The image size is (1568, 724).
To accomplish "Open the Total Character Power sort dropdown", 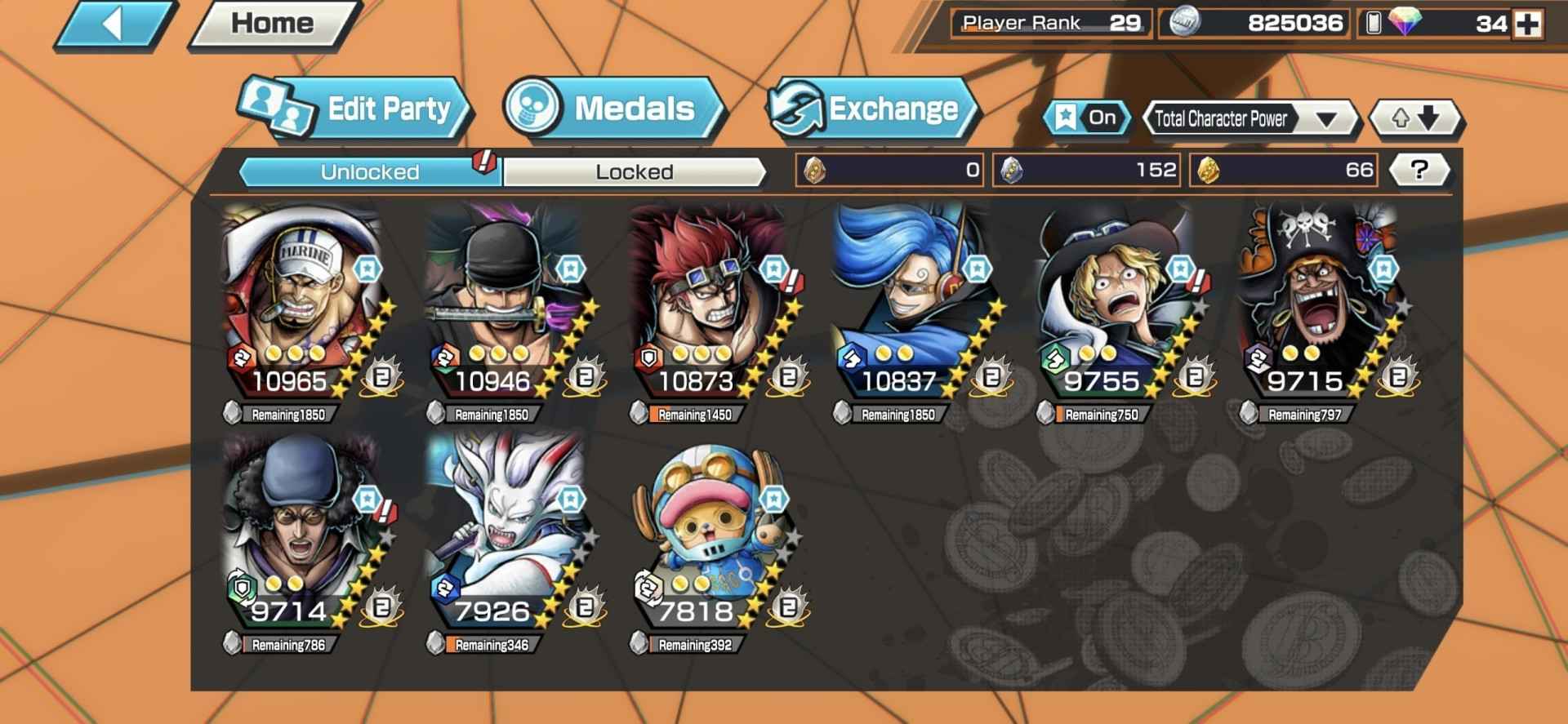I will click(x=1249, y=118).
